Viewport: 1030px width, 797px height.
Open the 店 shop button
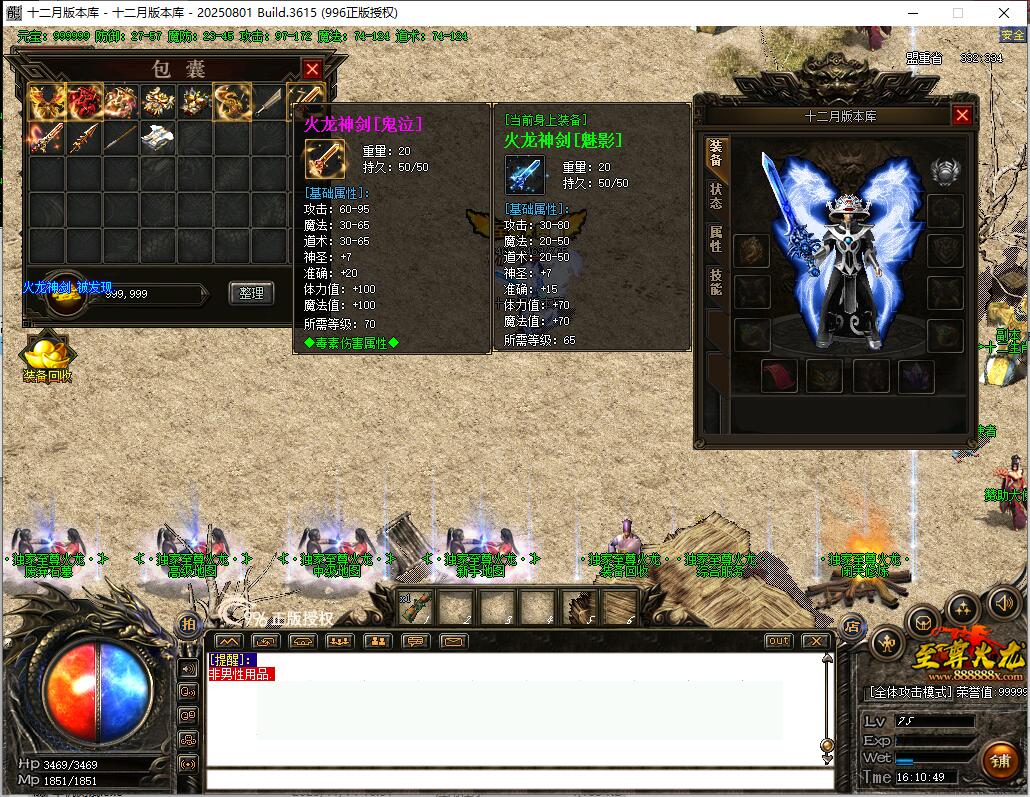(851, 627)
